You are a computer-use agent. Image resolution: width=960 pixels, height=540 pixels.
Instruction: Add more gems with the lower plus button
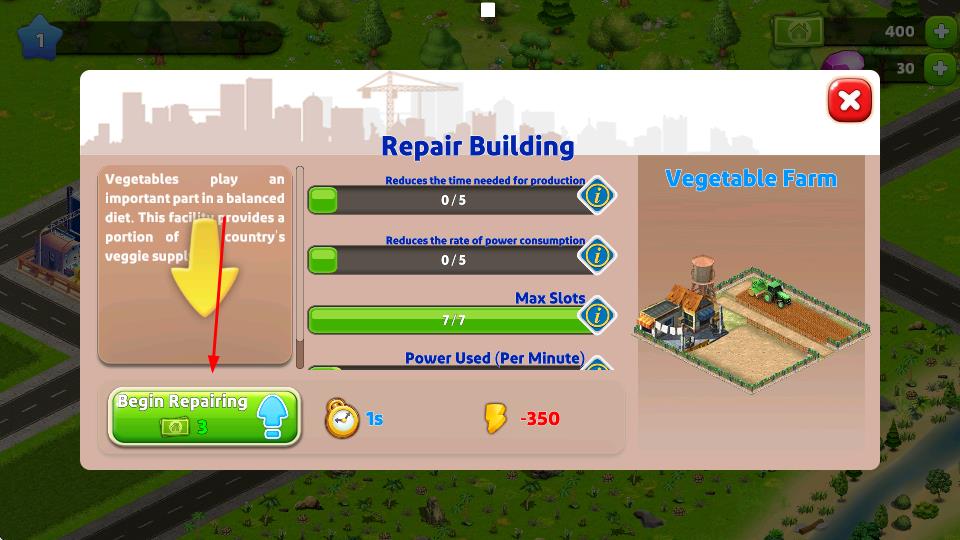tap(940, 68)
